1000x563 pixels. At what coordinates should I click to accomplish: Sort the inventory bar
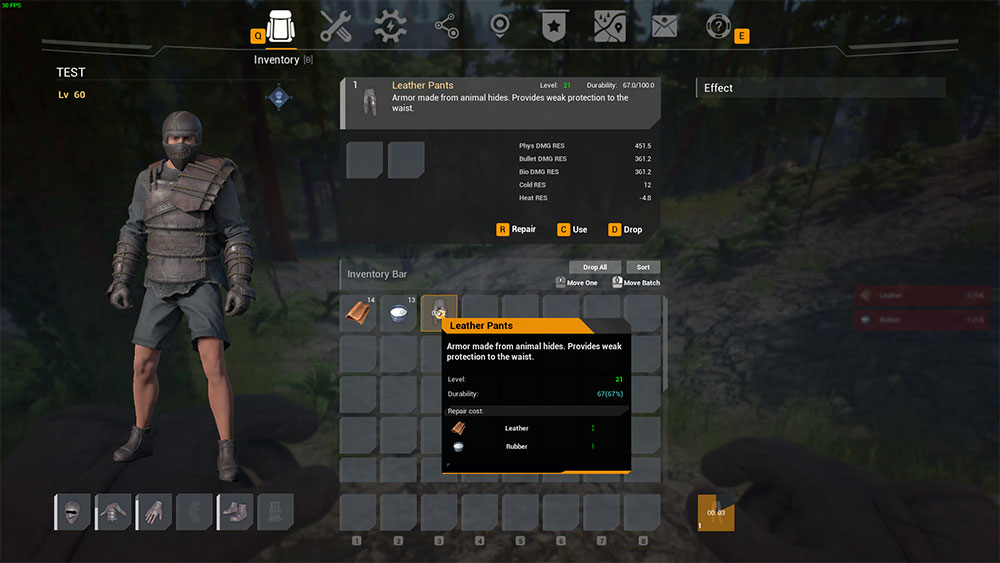(x=643, y=267)
